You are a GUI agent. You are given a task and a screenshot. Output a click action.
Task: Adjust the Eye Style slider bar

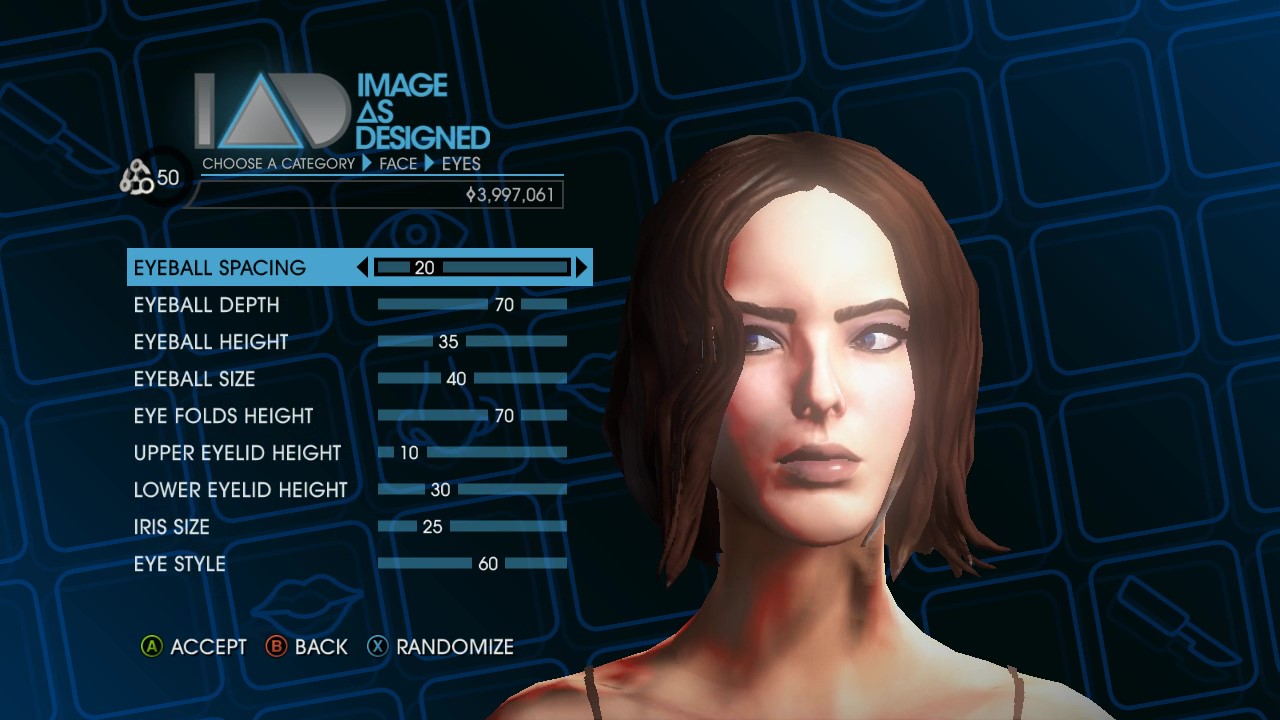(x=472, y=564)
